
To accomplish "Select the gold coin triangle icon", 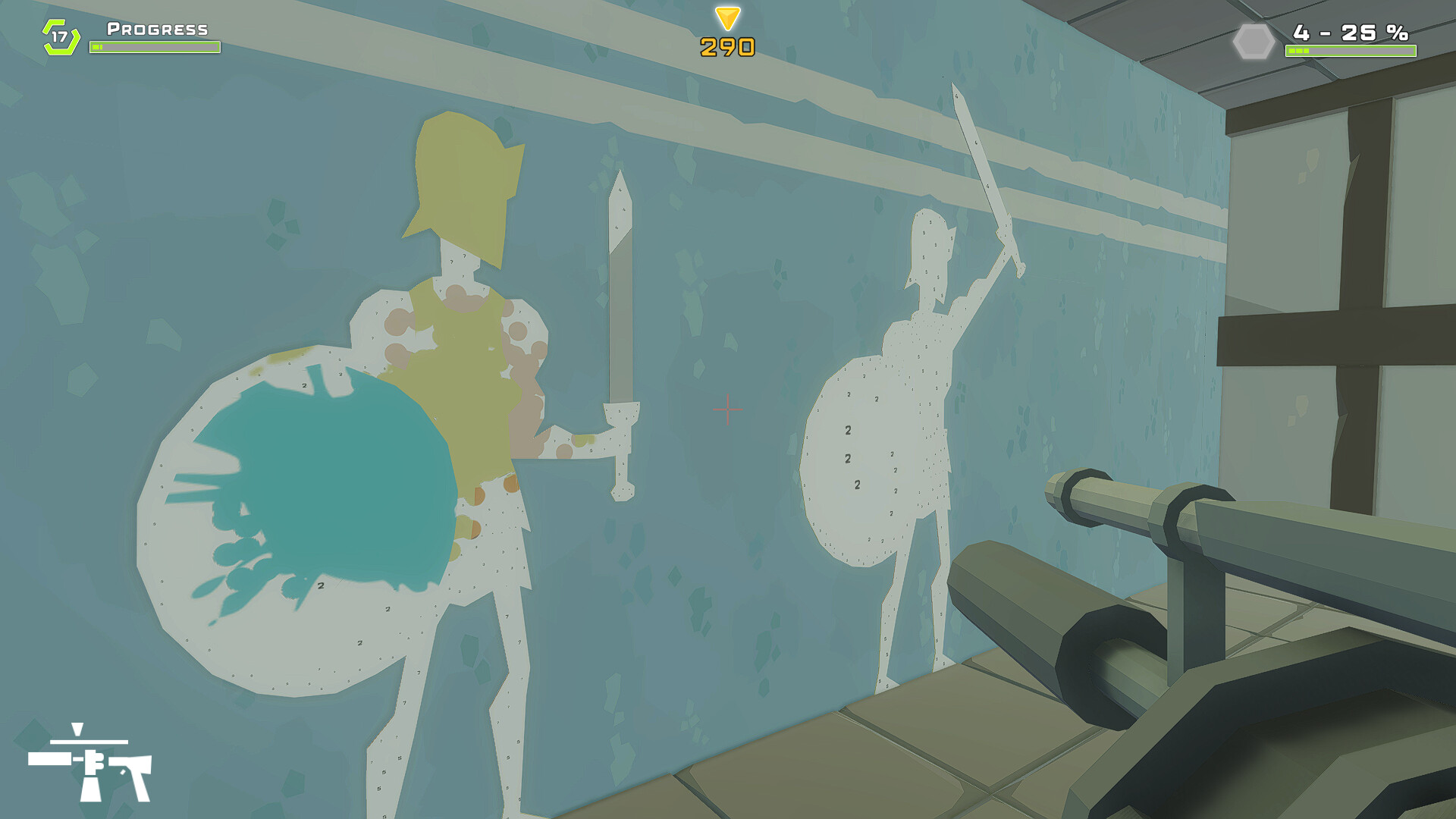I will 726,17.
